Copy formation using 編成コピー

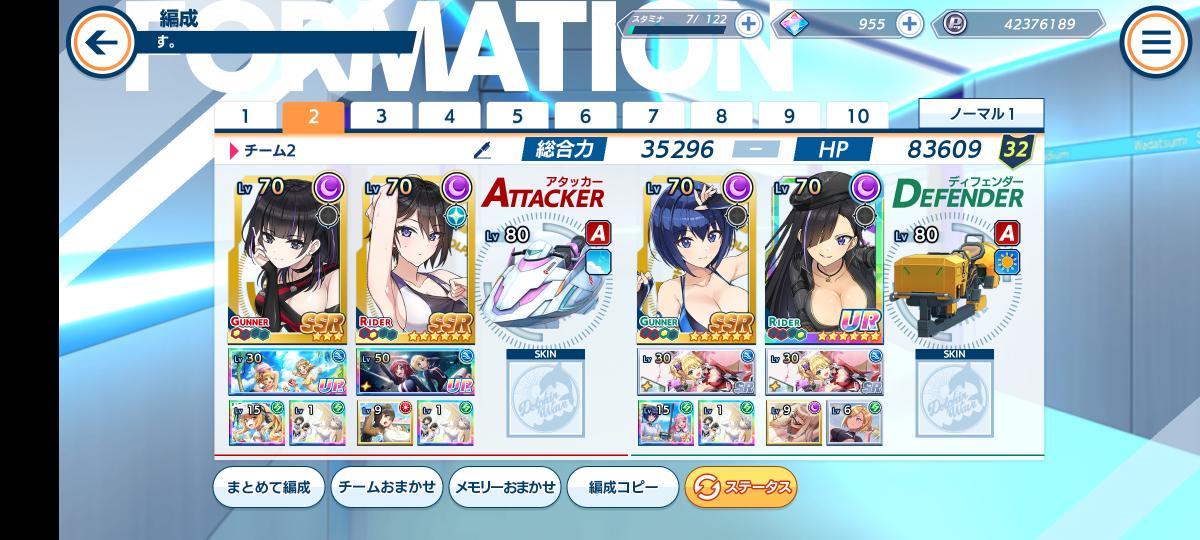pos(623,487)
